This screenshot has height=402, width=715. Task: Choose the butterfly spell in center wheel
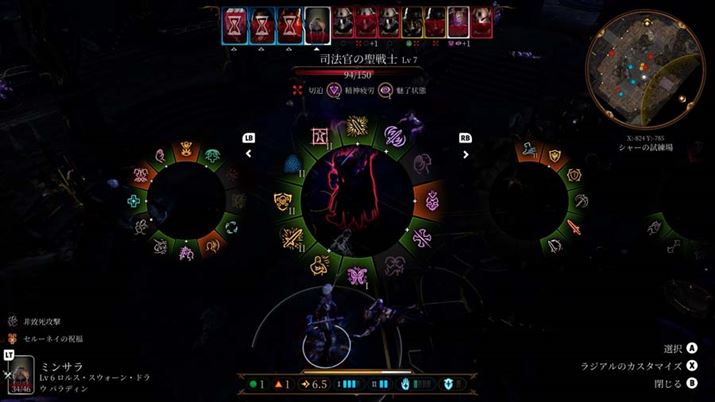pos(357,277)
